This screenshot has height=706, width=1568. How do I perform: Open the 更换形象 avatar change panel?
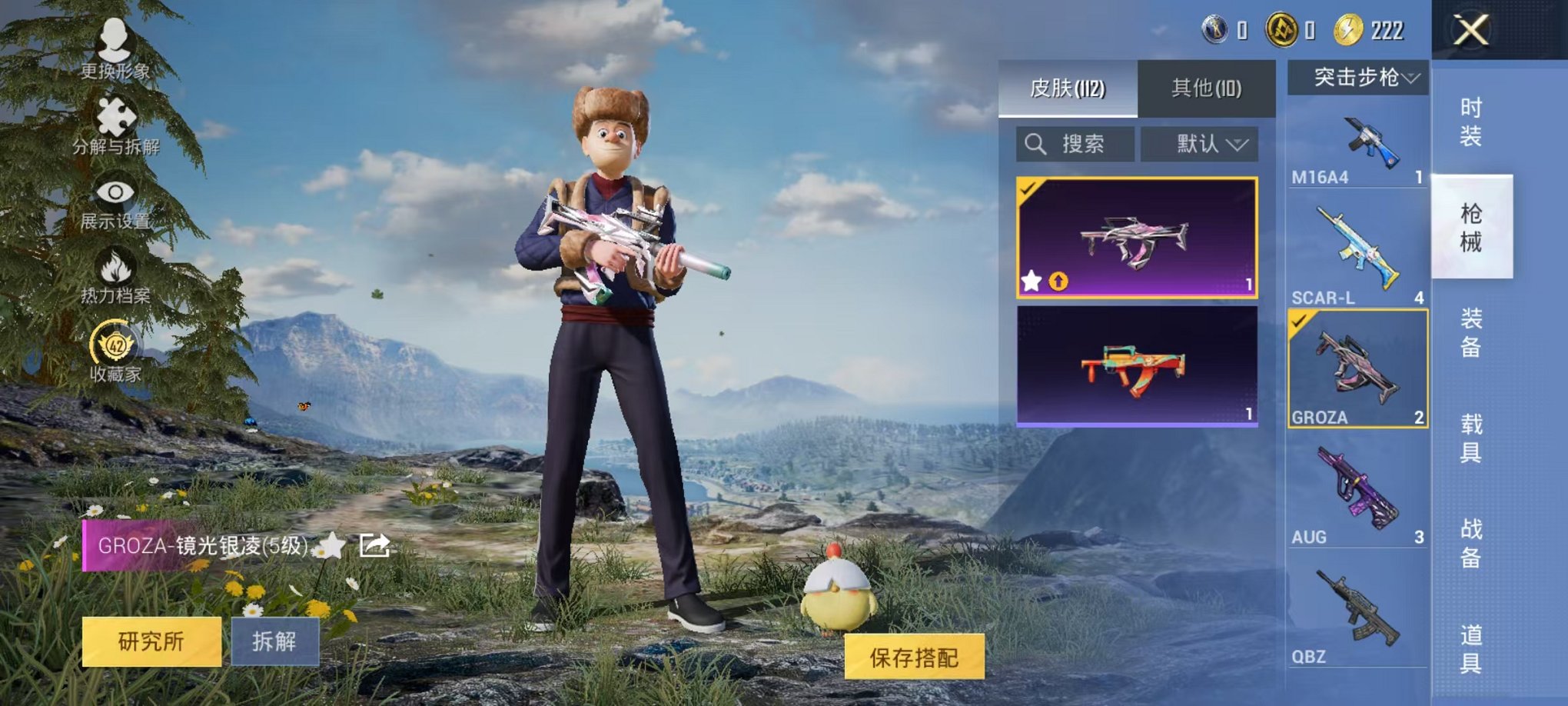tap(115, 42)
